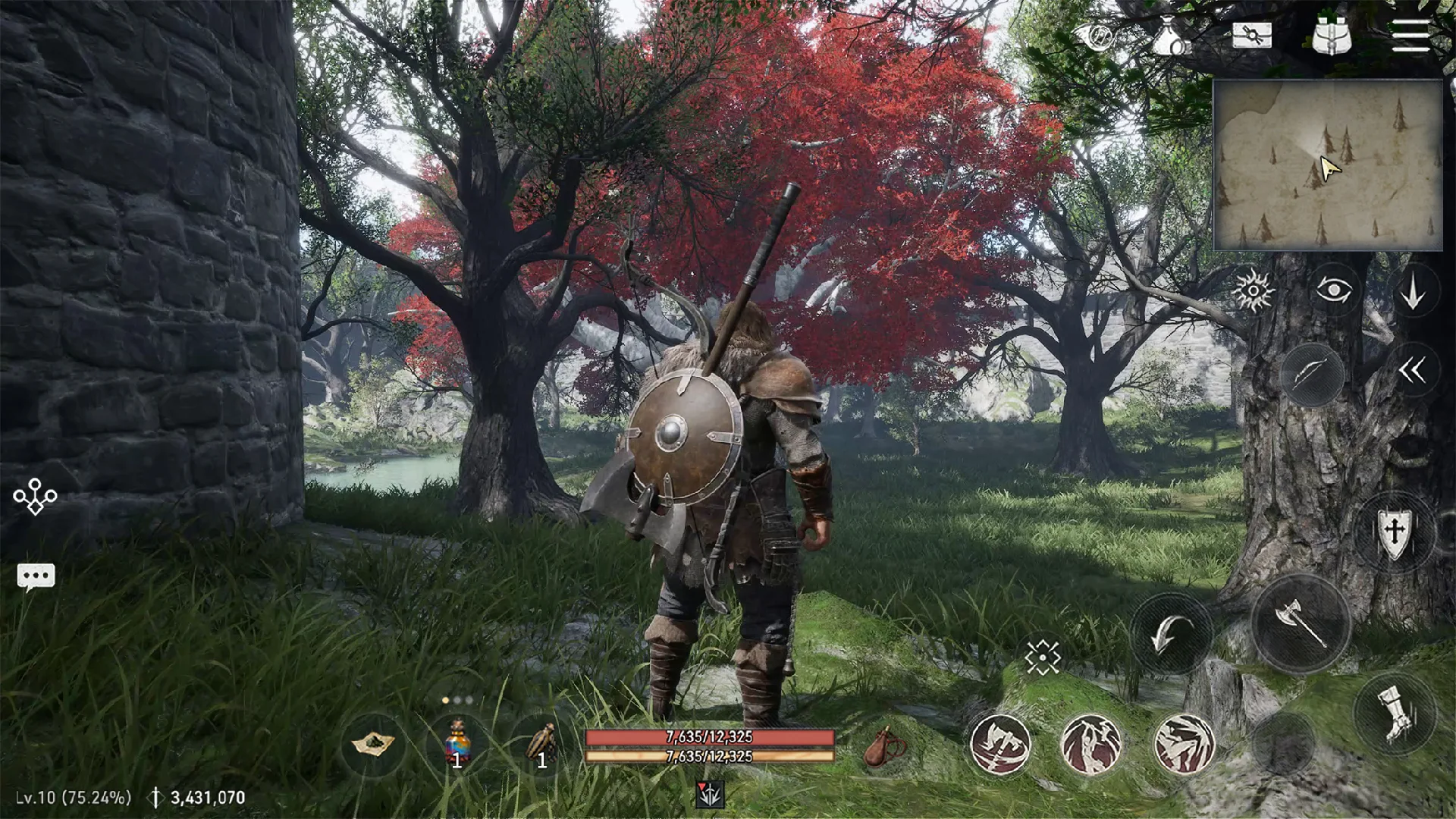Open the backpack inventory
The image size is (1456, 819).
[1332, 36]
